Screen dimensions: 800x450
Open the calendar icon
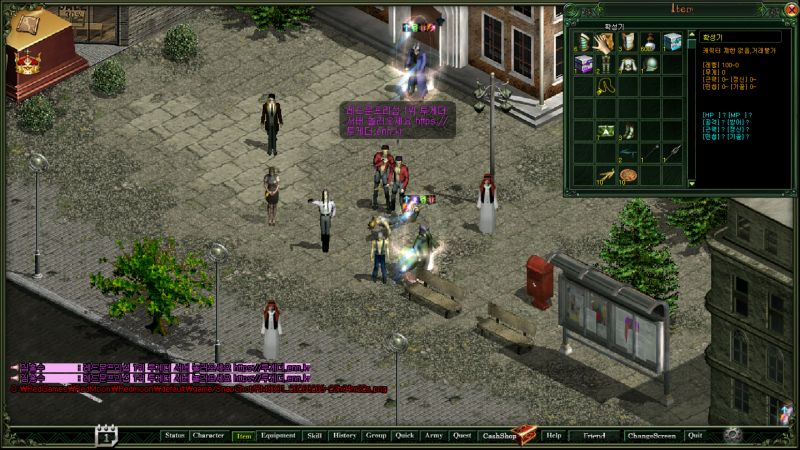(x=107, y=435)
